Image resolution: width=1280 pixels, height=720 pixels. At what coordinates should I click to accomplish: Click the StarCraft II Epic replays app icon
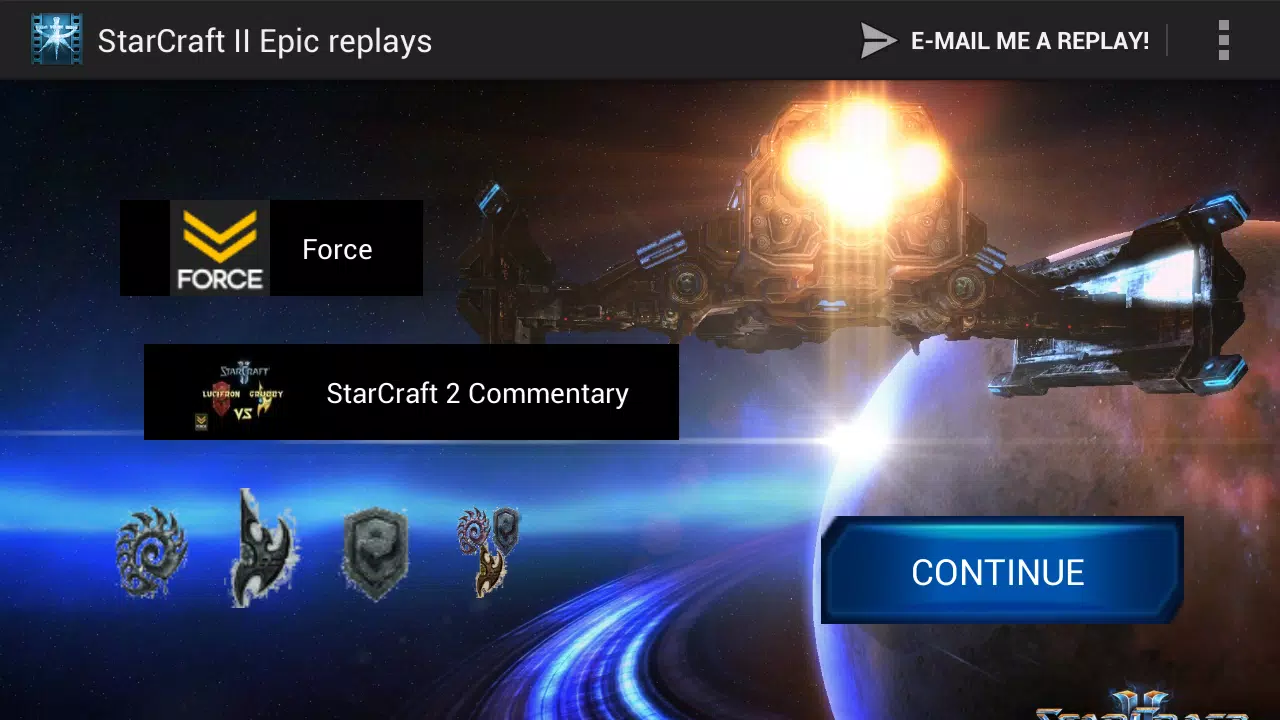57,40
